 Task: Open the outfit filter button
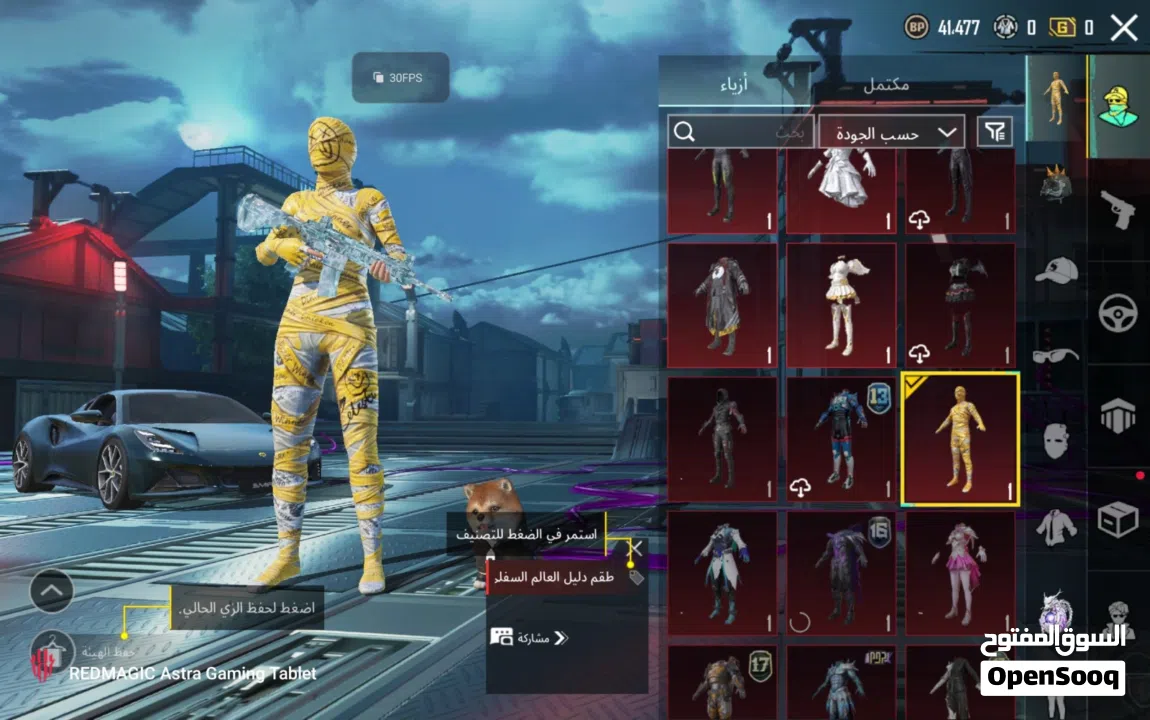(995, 132)
